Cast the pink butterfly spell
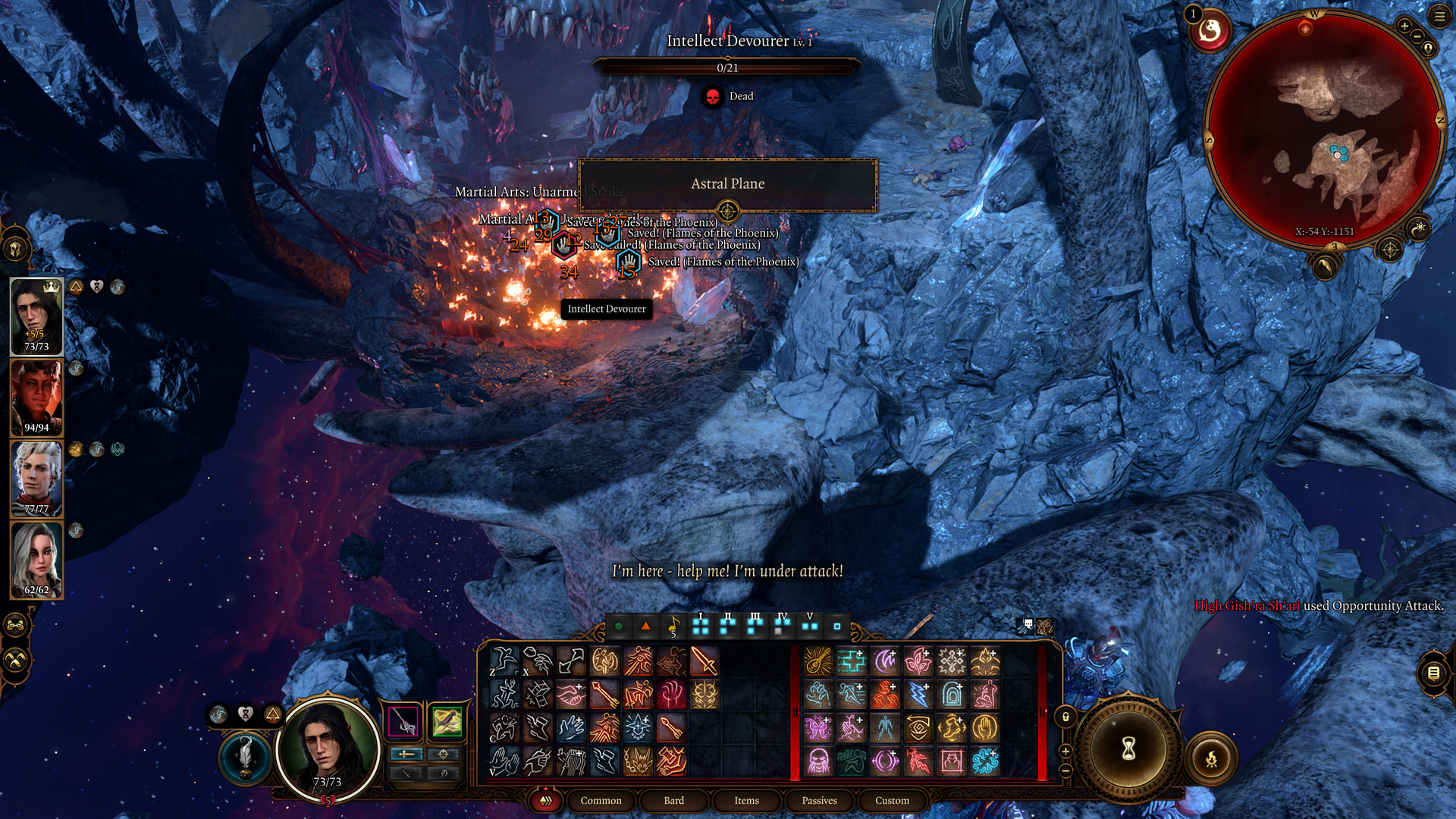 coord(818,728)
